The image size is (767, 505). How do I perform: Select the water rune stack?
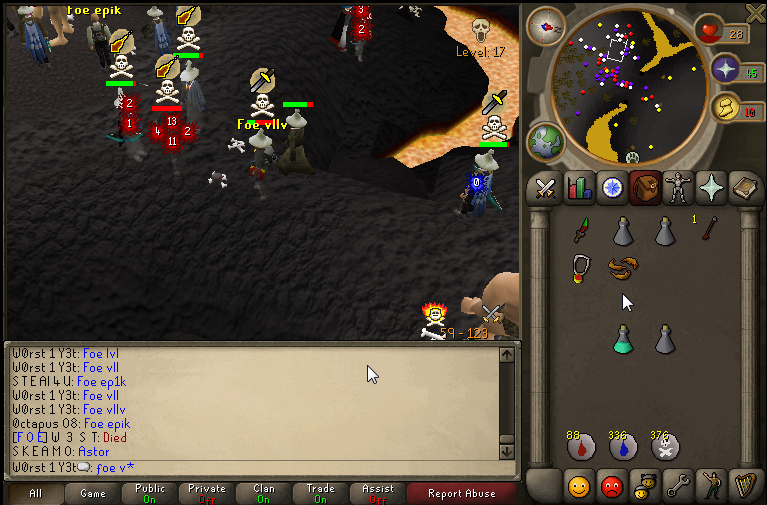623,446
